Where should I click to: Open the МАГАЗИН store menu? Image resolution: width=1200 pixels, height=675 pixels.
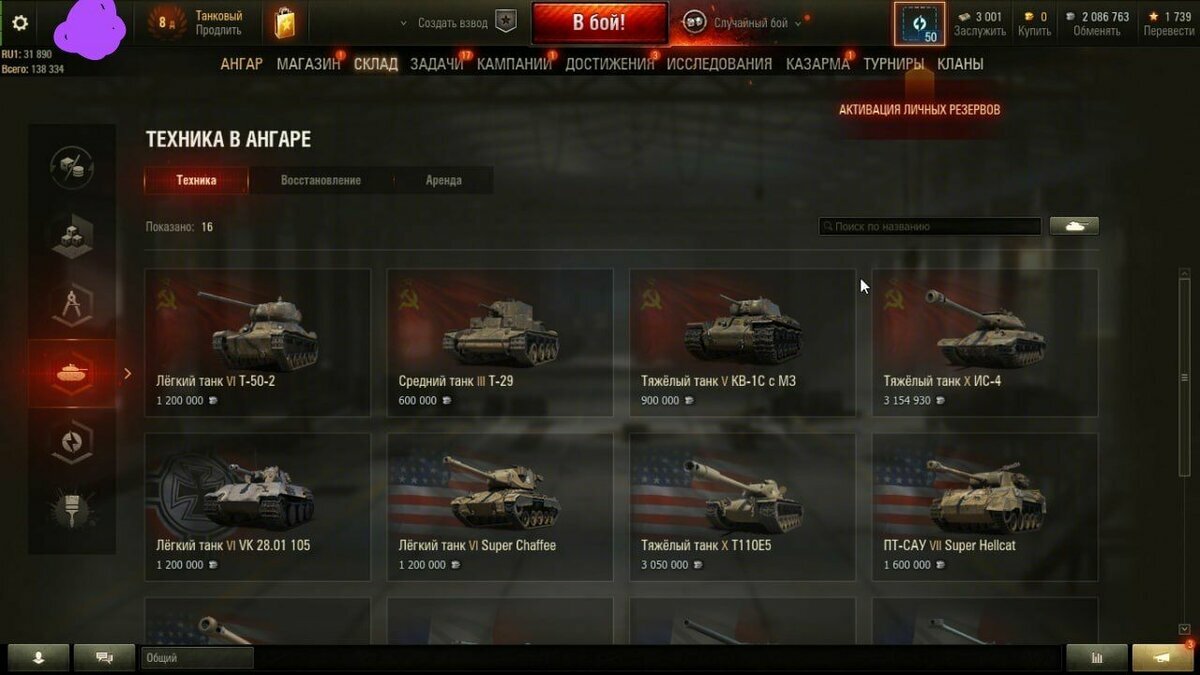point(308,64)
